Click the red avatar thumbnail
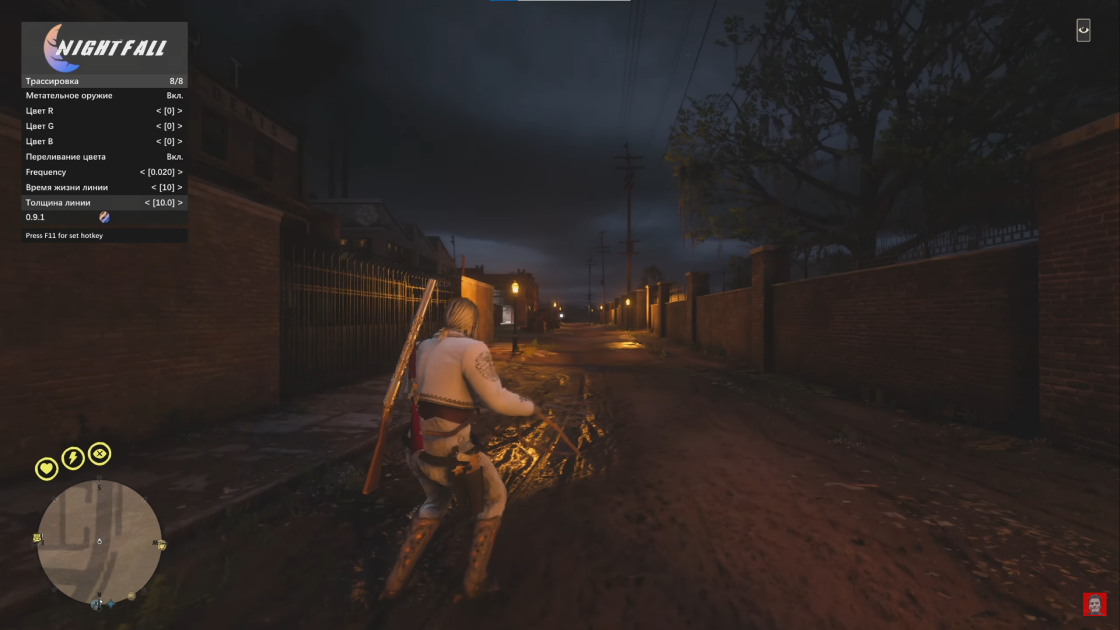This screenshot has width=1120, height=630. click(x=1094, y=604)
